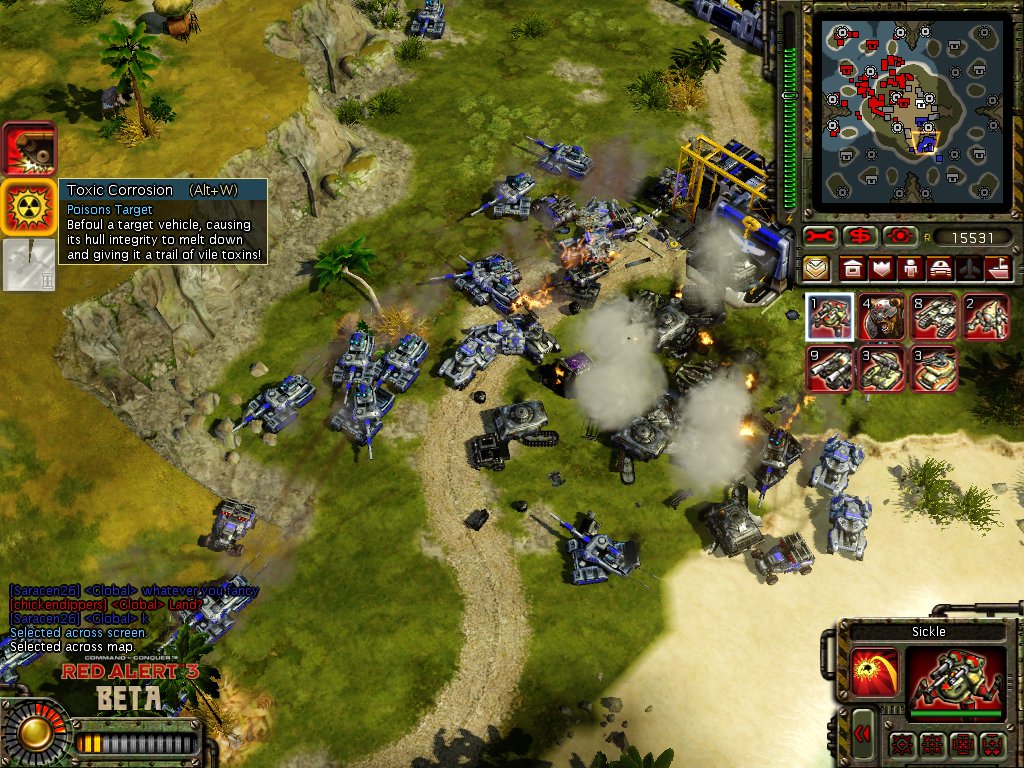Screen dimensions: 1024x768
Task: Open the gold chevron rank panel
Action: click(817, 269)
